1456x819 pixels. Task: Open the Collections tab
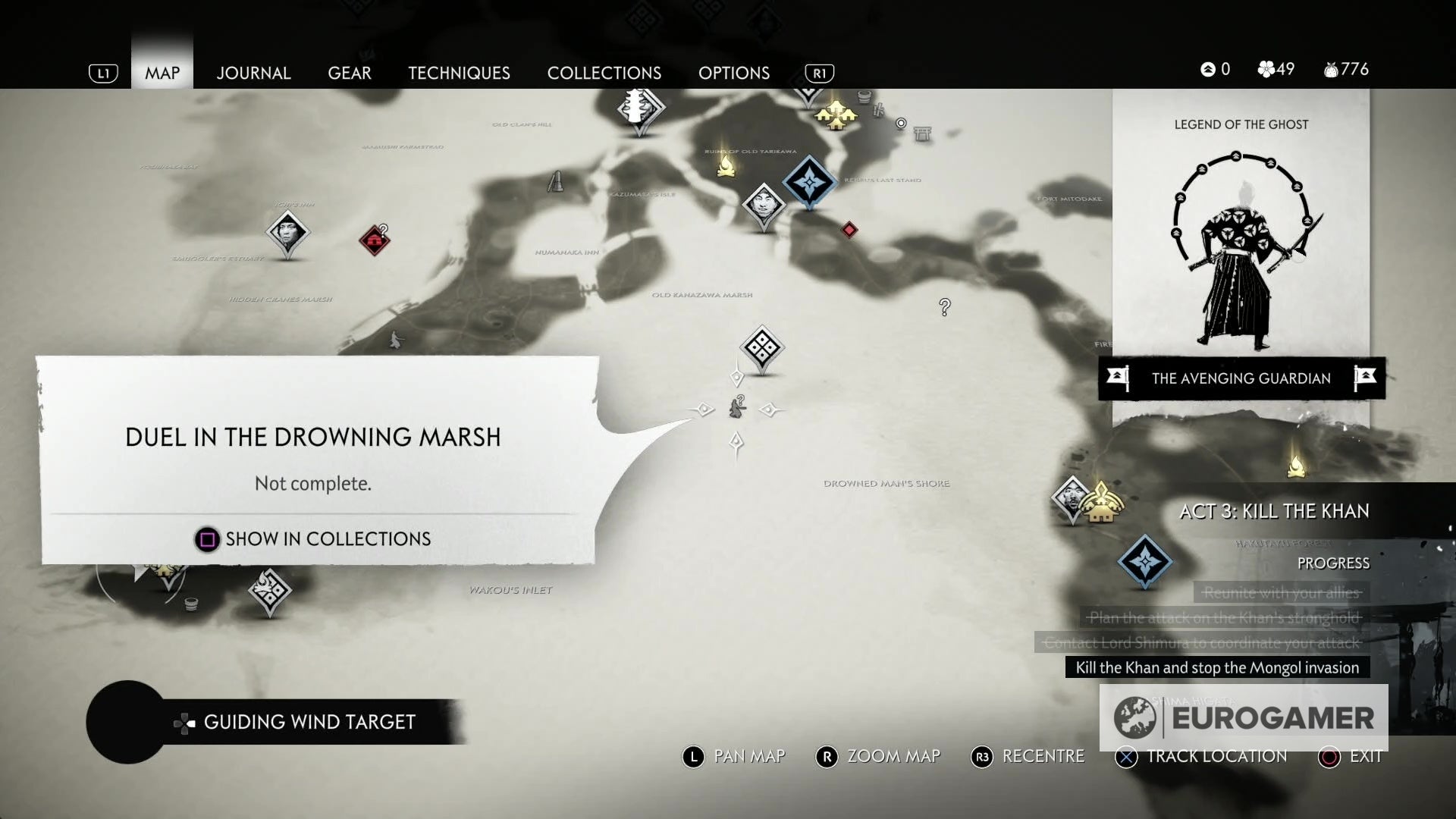click(x=604, y=73)
